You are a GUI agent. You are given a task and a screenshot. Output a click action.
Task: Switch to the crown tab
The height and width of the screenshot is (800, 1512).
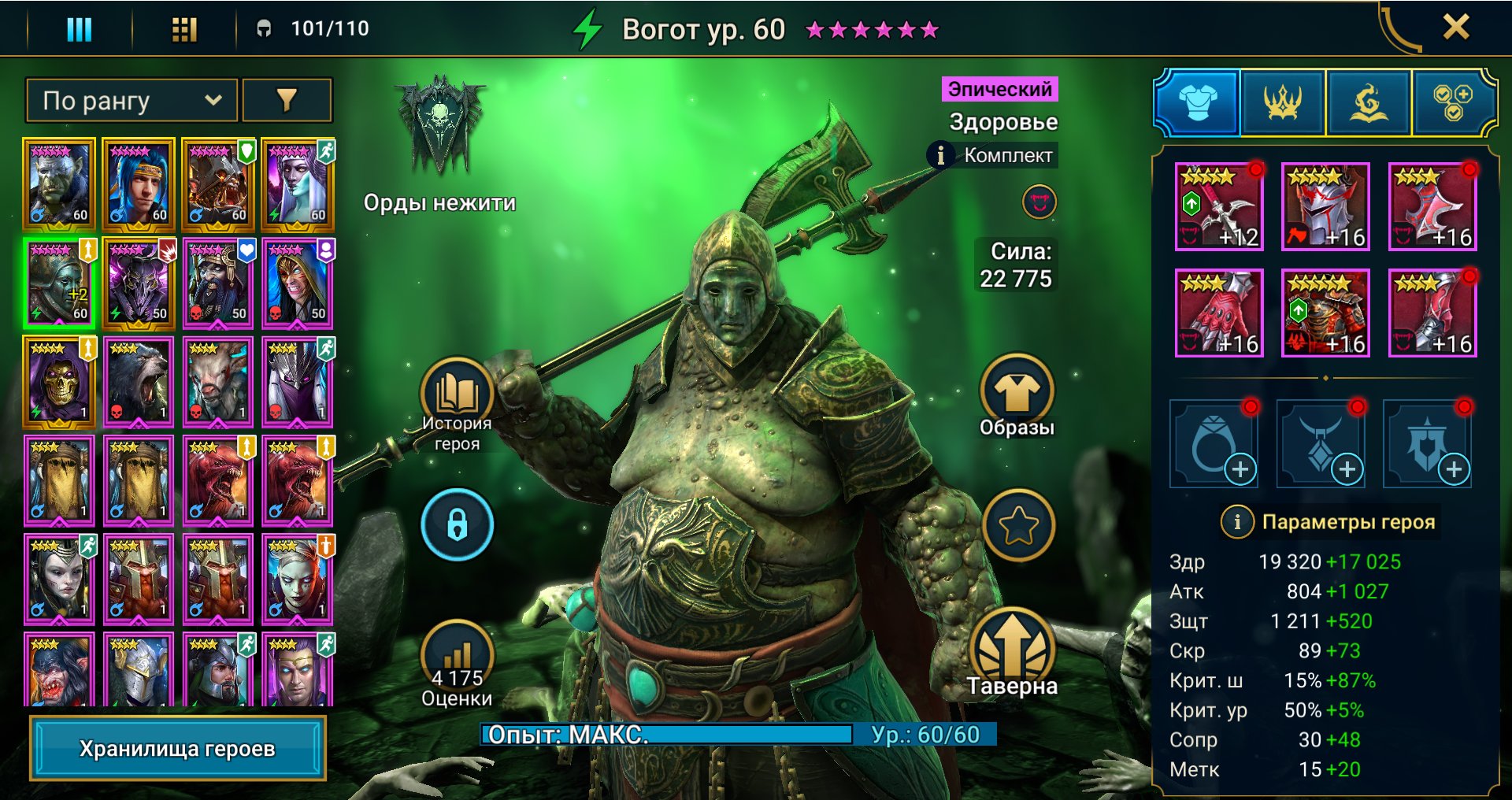pos(1283,102)
